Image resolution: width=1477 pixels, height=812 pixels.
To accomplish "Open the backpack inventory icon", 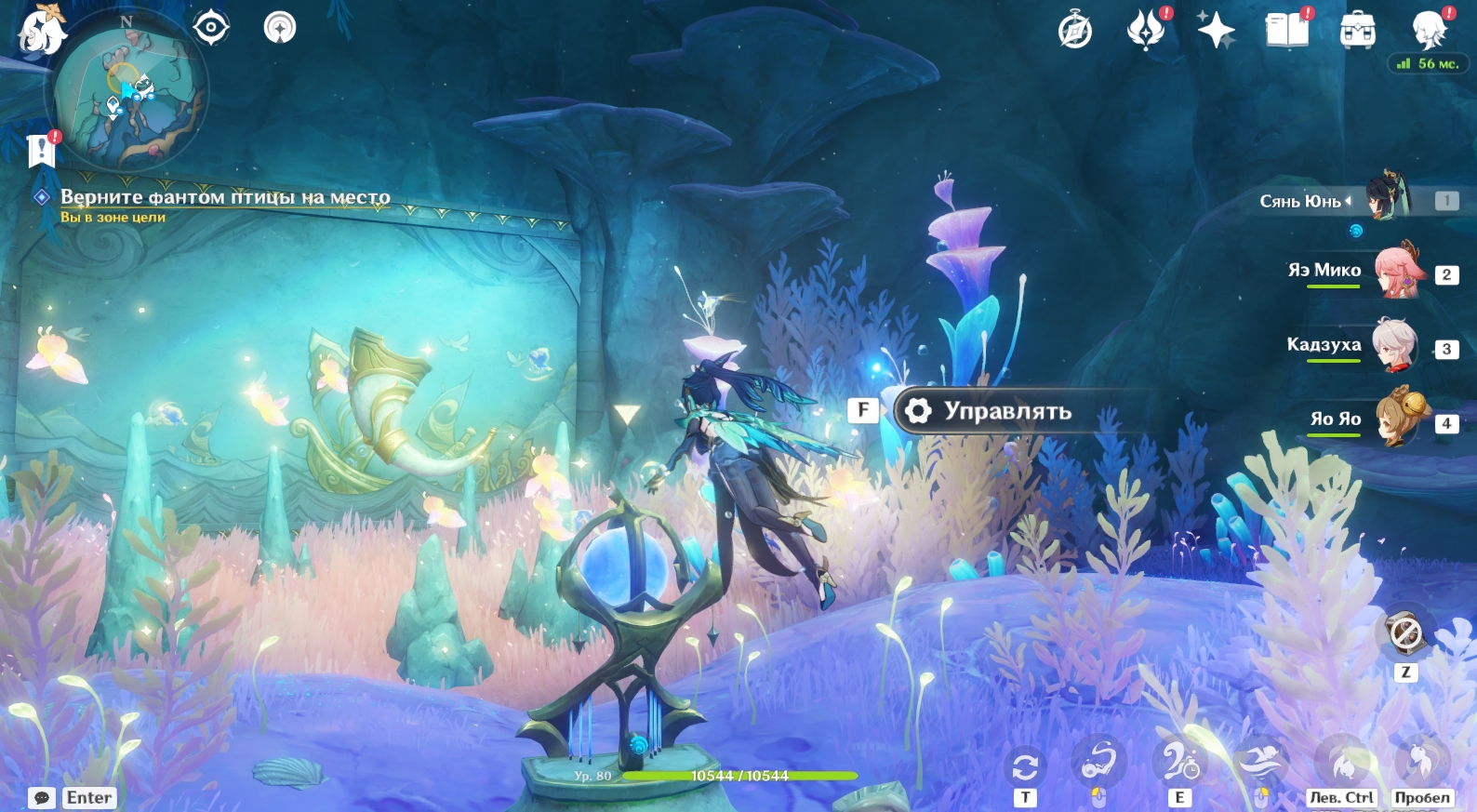I will [x=1358, y=31].
